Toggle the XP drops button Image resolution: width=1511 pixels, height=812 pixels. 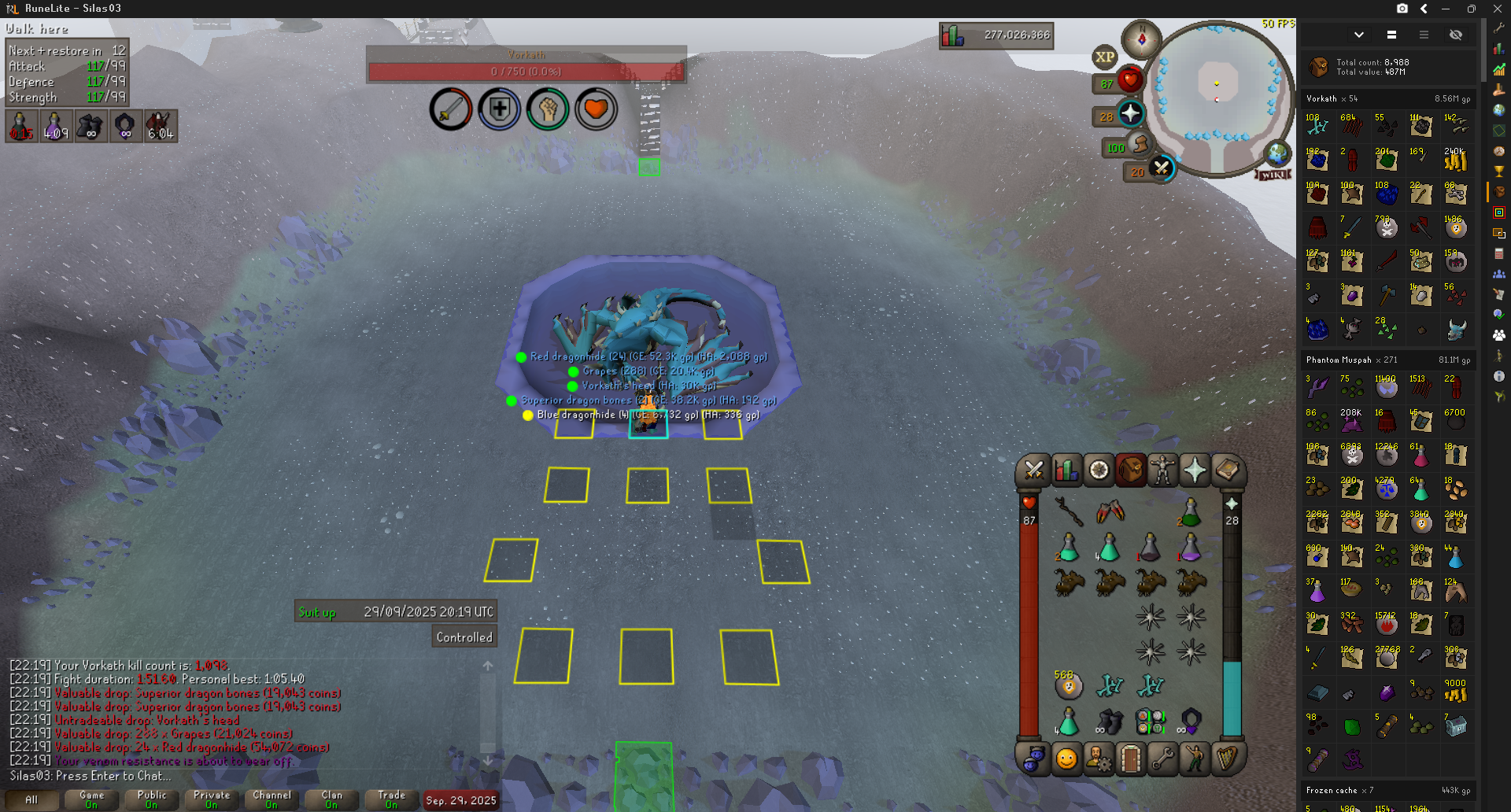pyautogui.click(x=1104, y=57)
